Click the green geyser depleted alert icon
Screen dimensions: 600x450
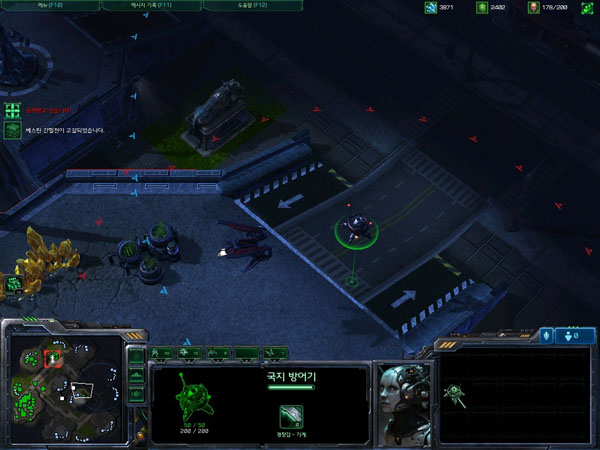click(x=12, y=130)
